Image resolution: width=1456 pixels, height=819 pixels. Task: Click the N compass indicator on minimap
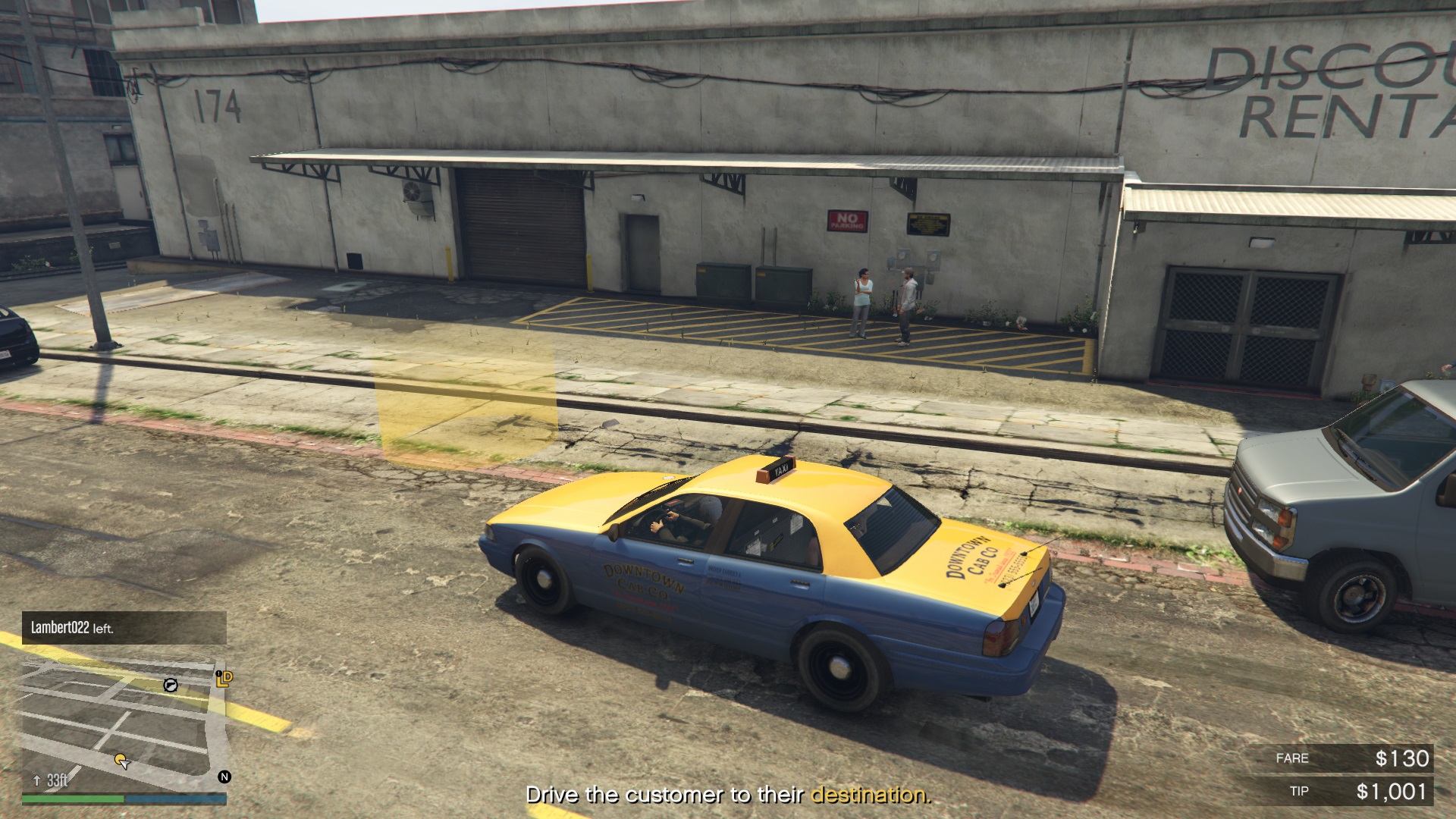coord(224,777)
